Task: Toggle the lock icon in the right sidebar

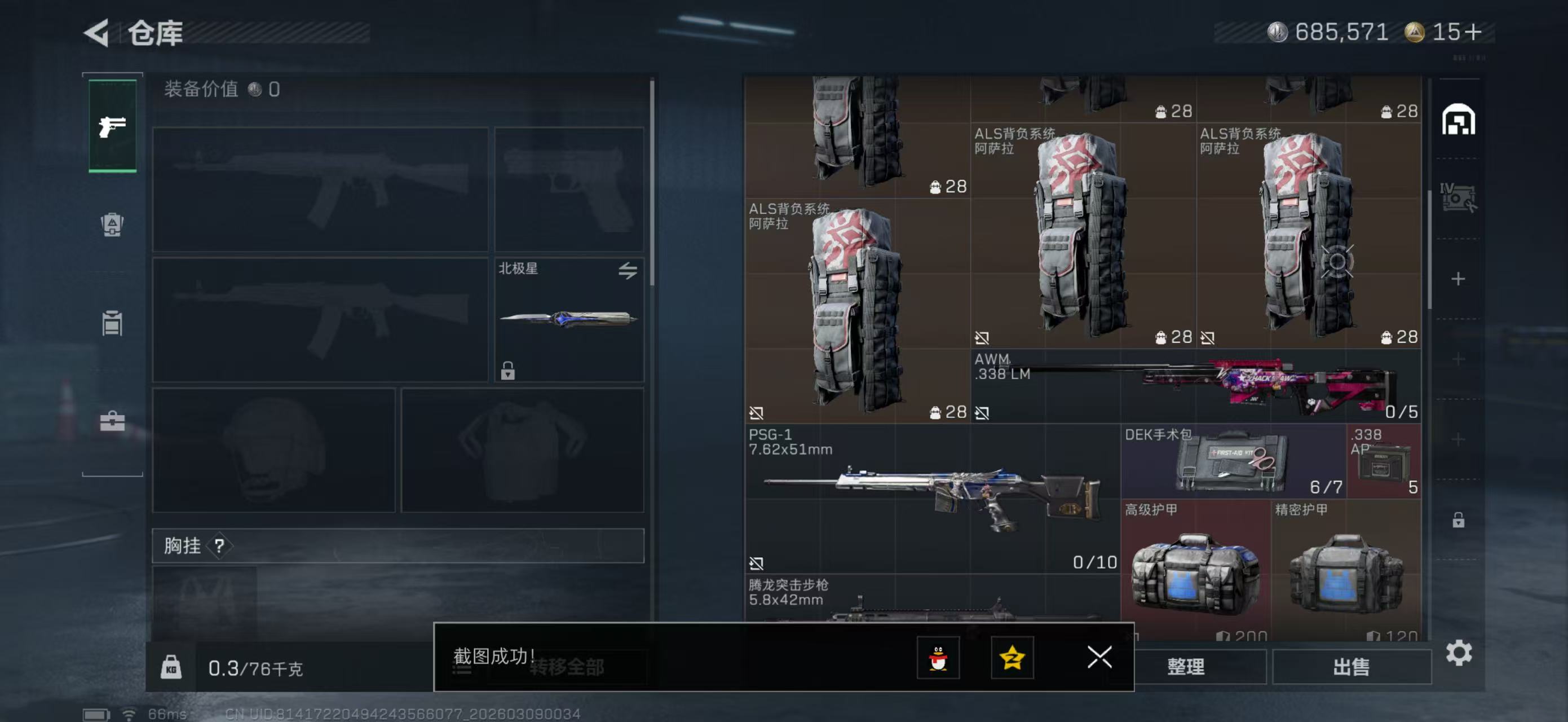Action: [x=1459, y=521]
